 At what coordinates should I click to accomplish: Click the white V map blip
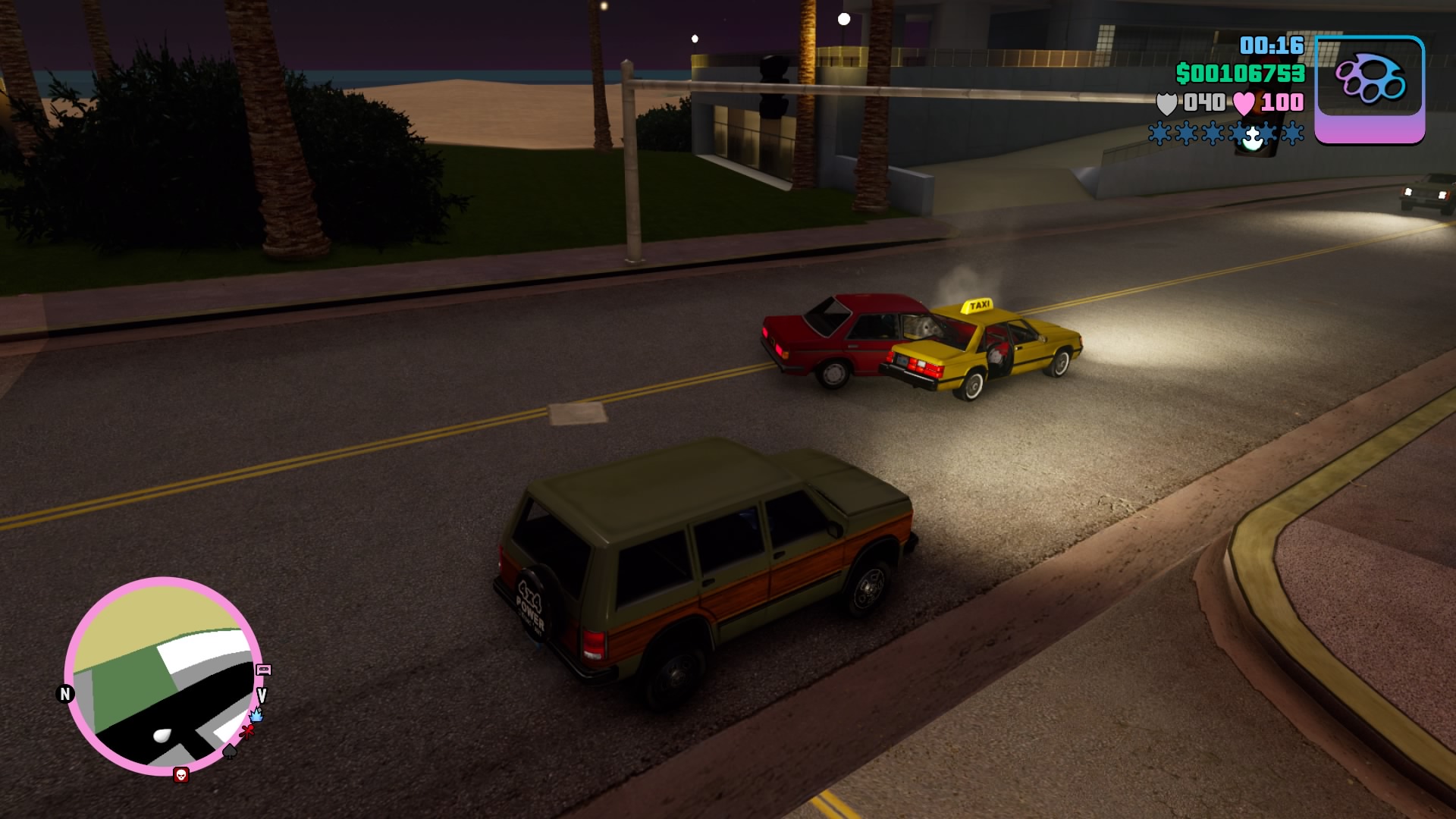[x=262, y=695]
